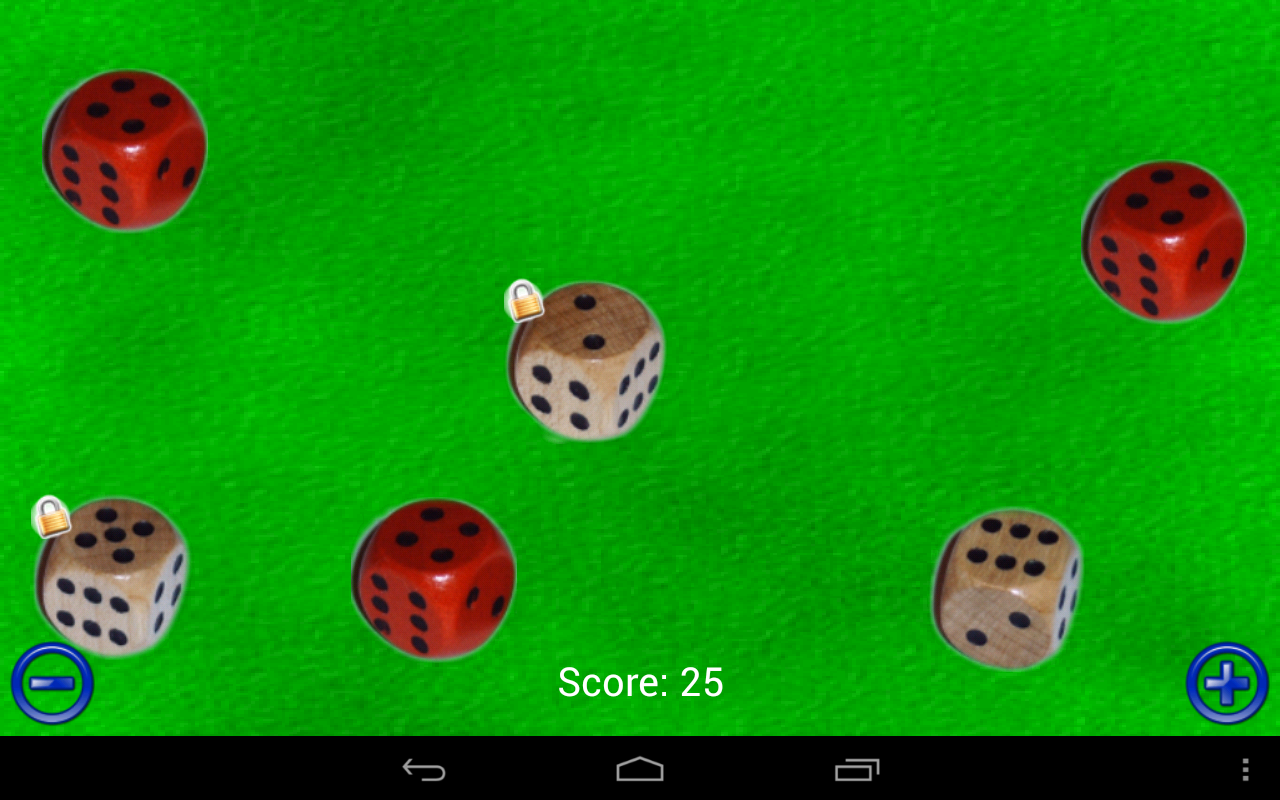Lock the top-left red die by tapping it
The image size is (1280, 800).
click(x=125, y=150)
